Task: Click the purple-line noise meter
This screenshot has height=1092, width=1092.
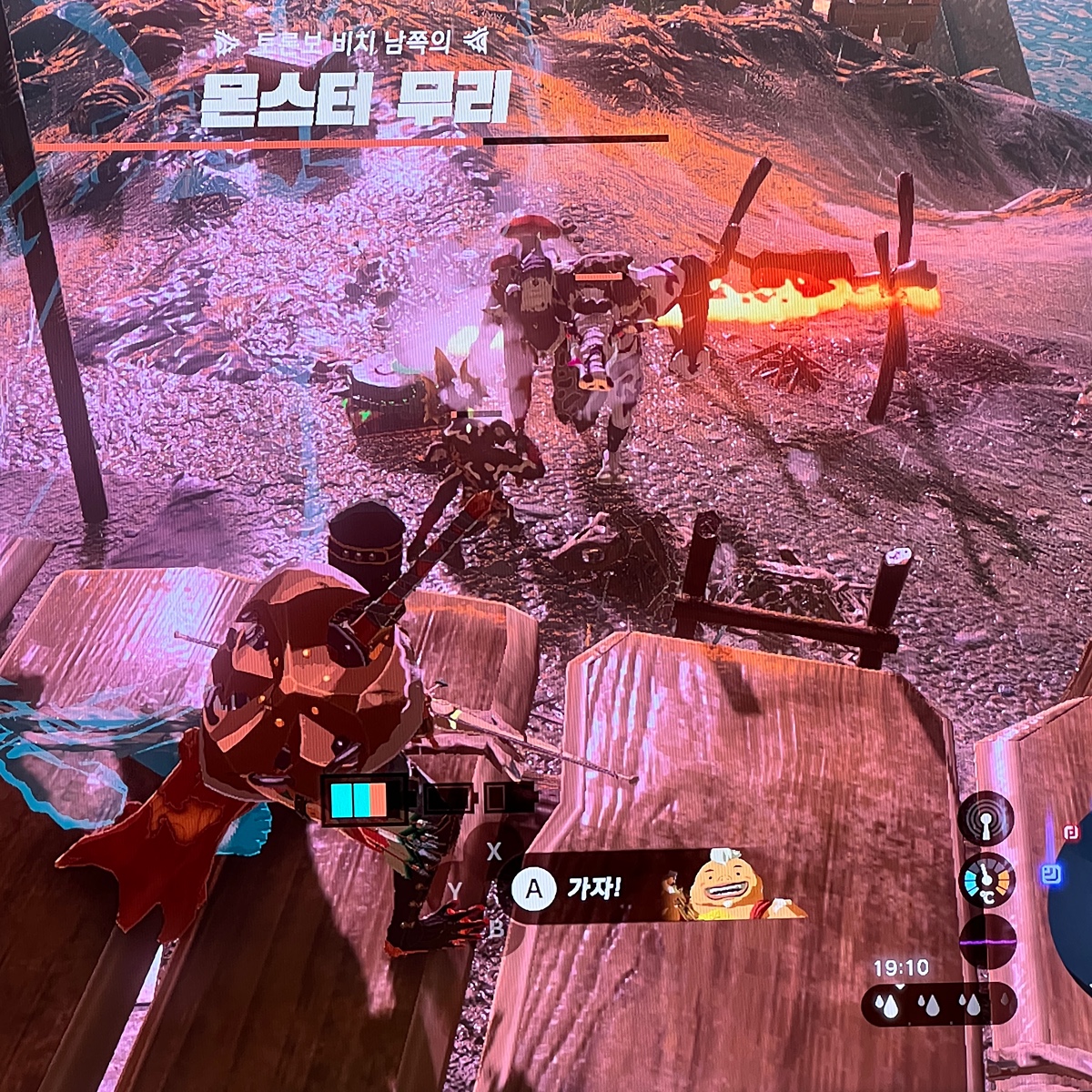Action: coord(986,940)
